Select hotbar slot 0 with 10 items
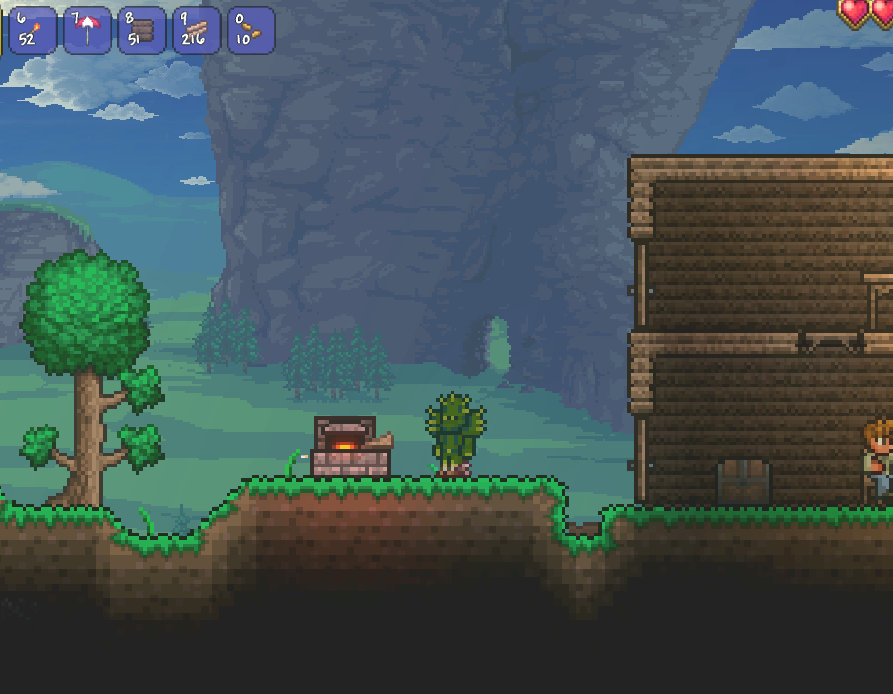The width and height of the screenshot is (893, 694). [251, 30]
